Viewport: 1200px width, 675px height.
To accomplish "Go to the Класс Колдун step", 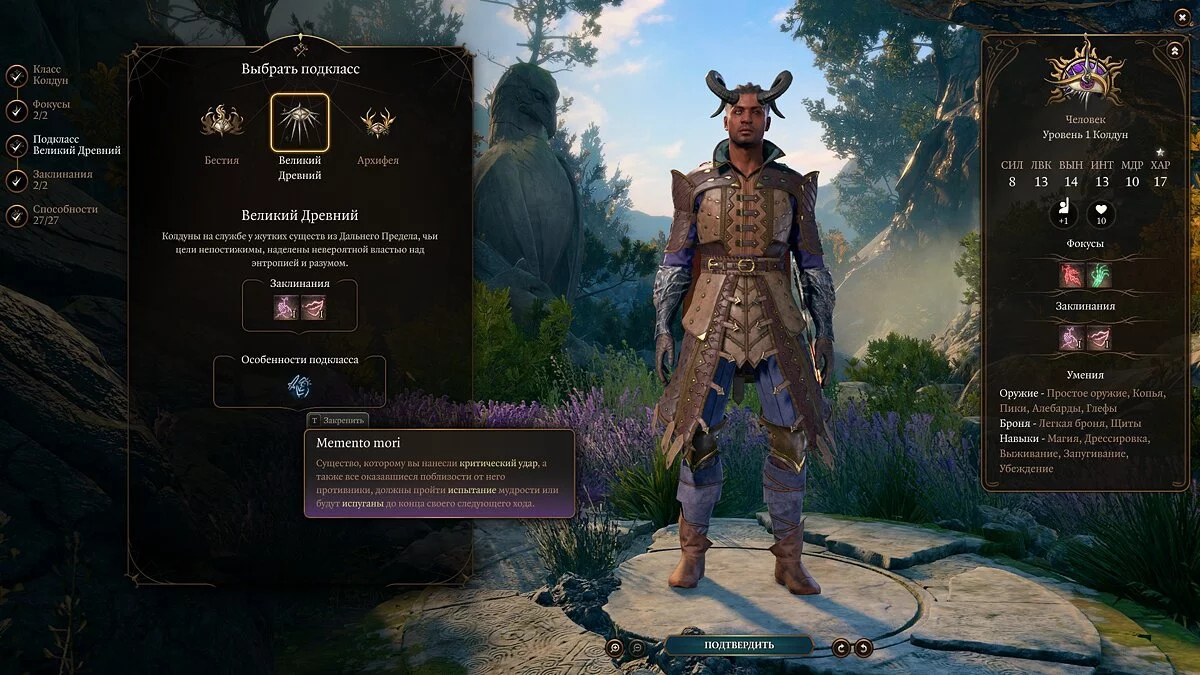I will 17,75.
